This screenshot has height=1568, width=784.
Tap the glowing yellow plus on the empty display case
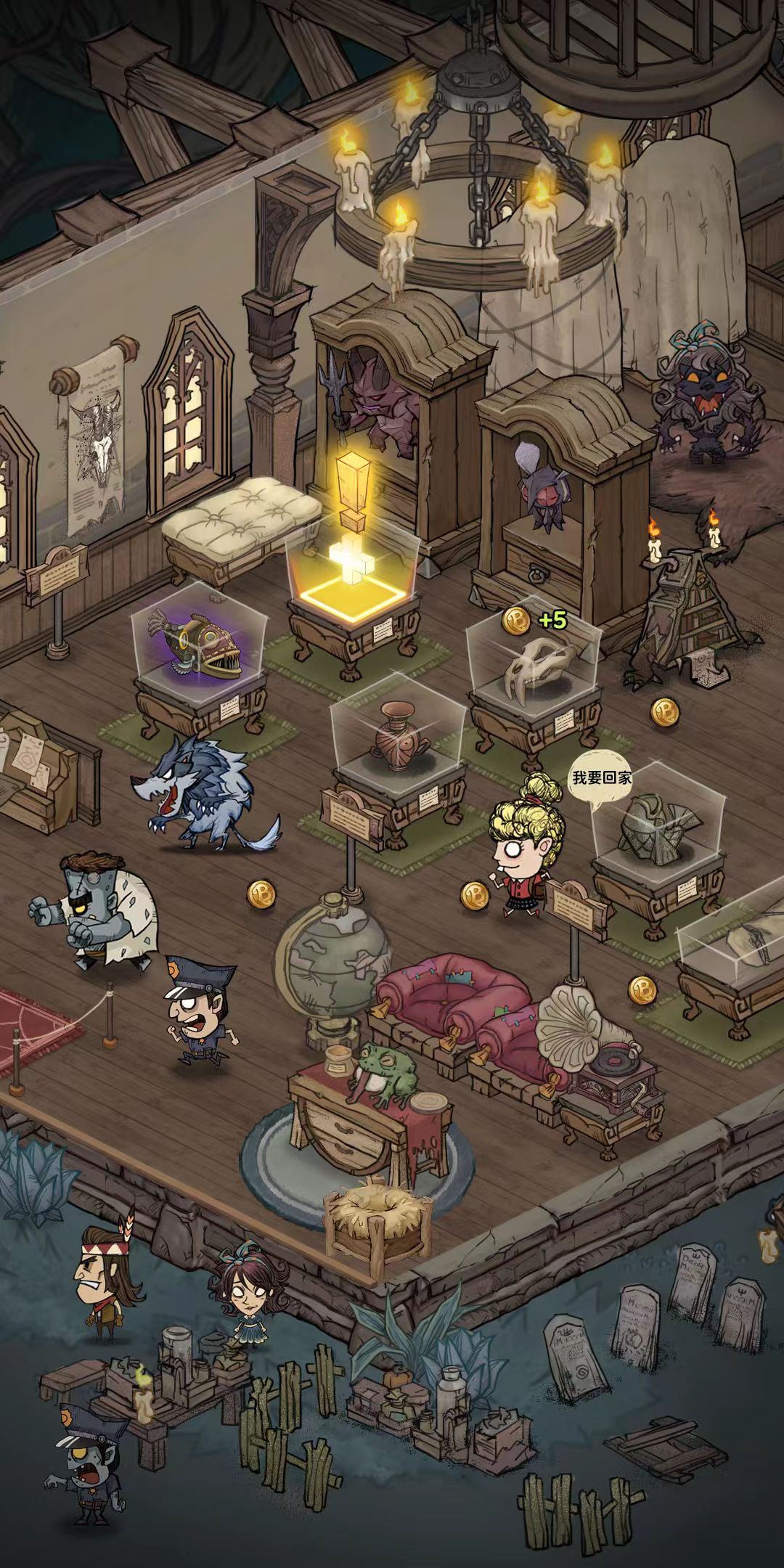[353, 561]
